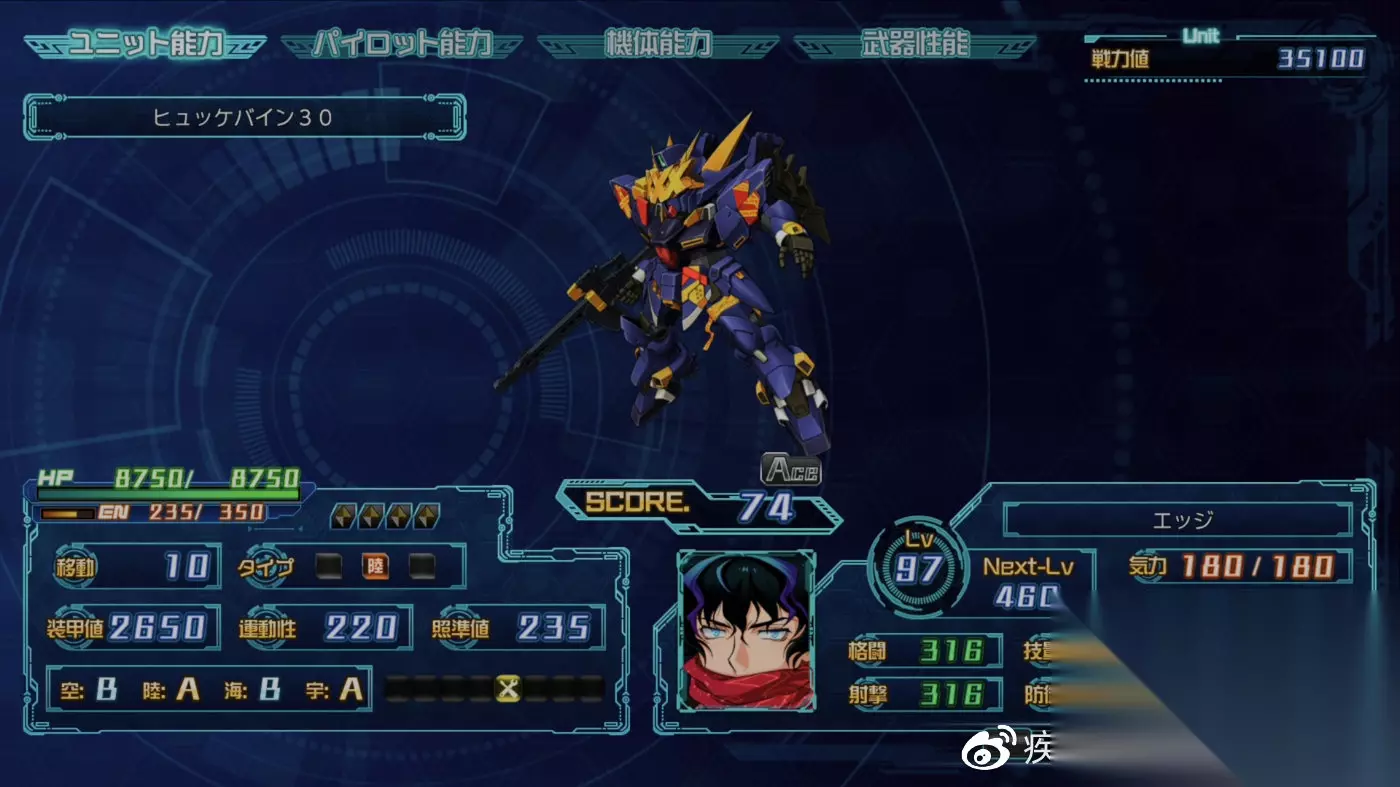Image resolution: width=1400 pixels, height=787 pixels.
Task: Select the ヒュッケバイン30 unit name panel
Action: click(244, 117)
